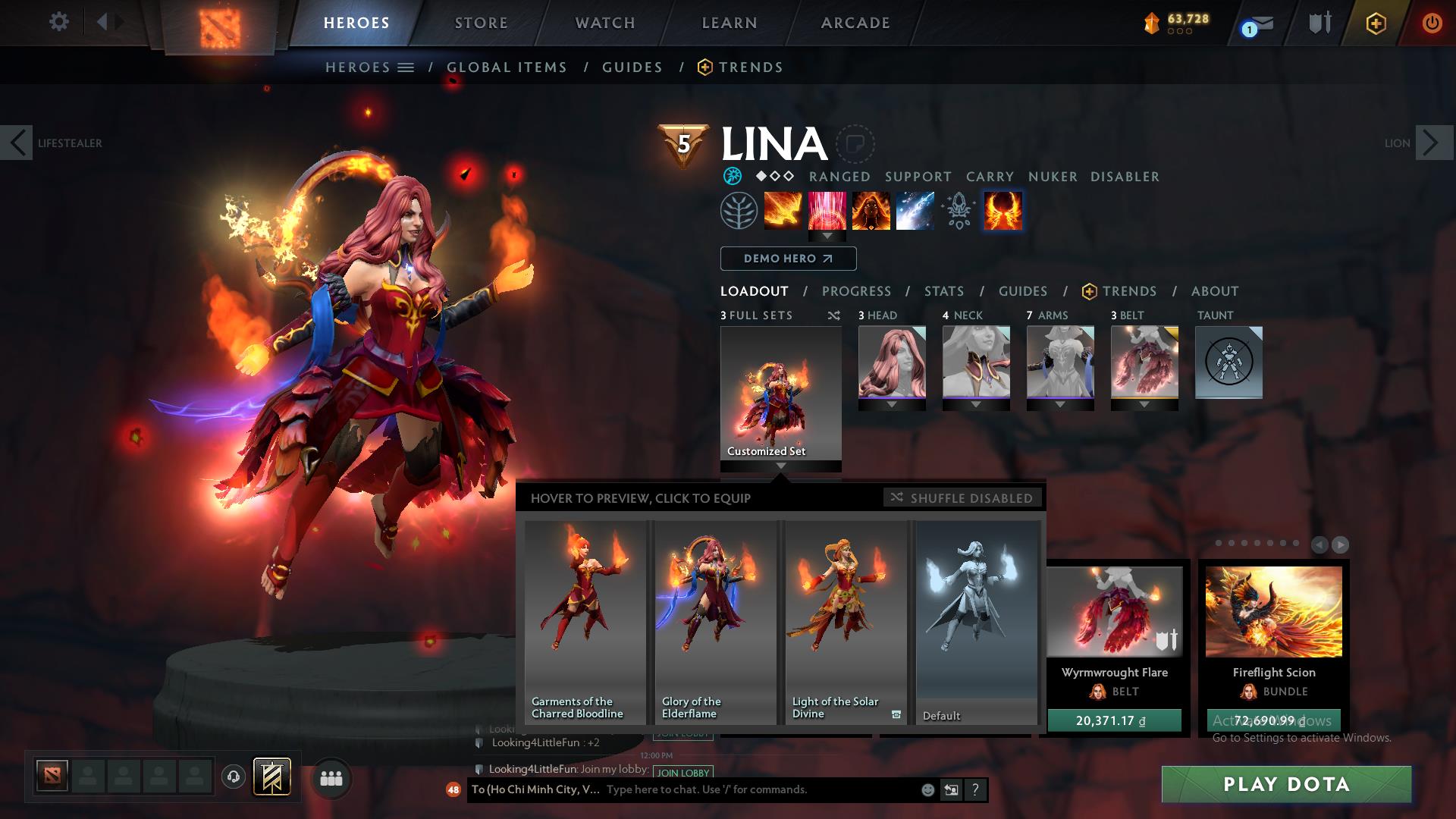Open the Heroes hamburger menu

click(x=407, y=67)
